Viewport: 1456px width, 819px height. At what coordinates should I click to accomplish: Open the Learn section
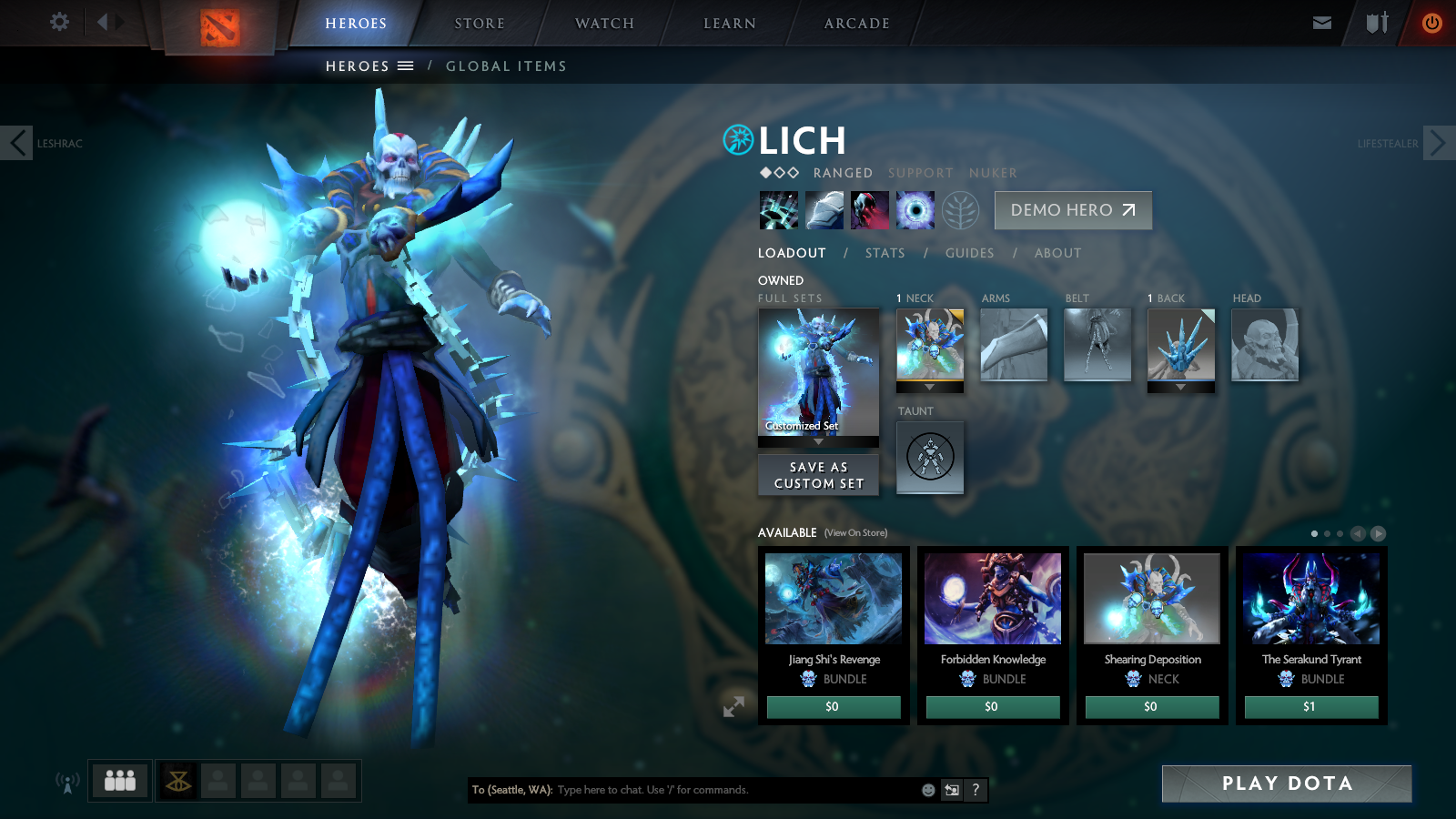(730, 24)
